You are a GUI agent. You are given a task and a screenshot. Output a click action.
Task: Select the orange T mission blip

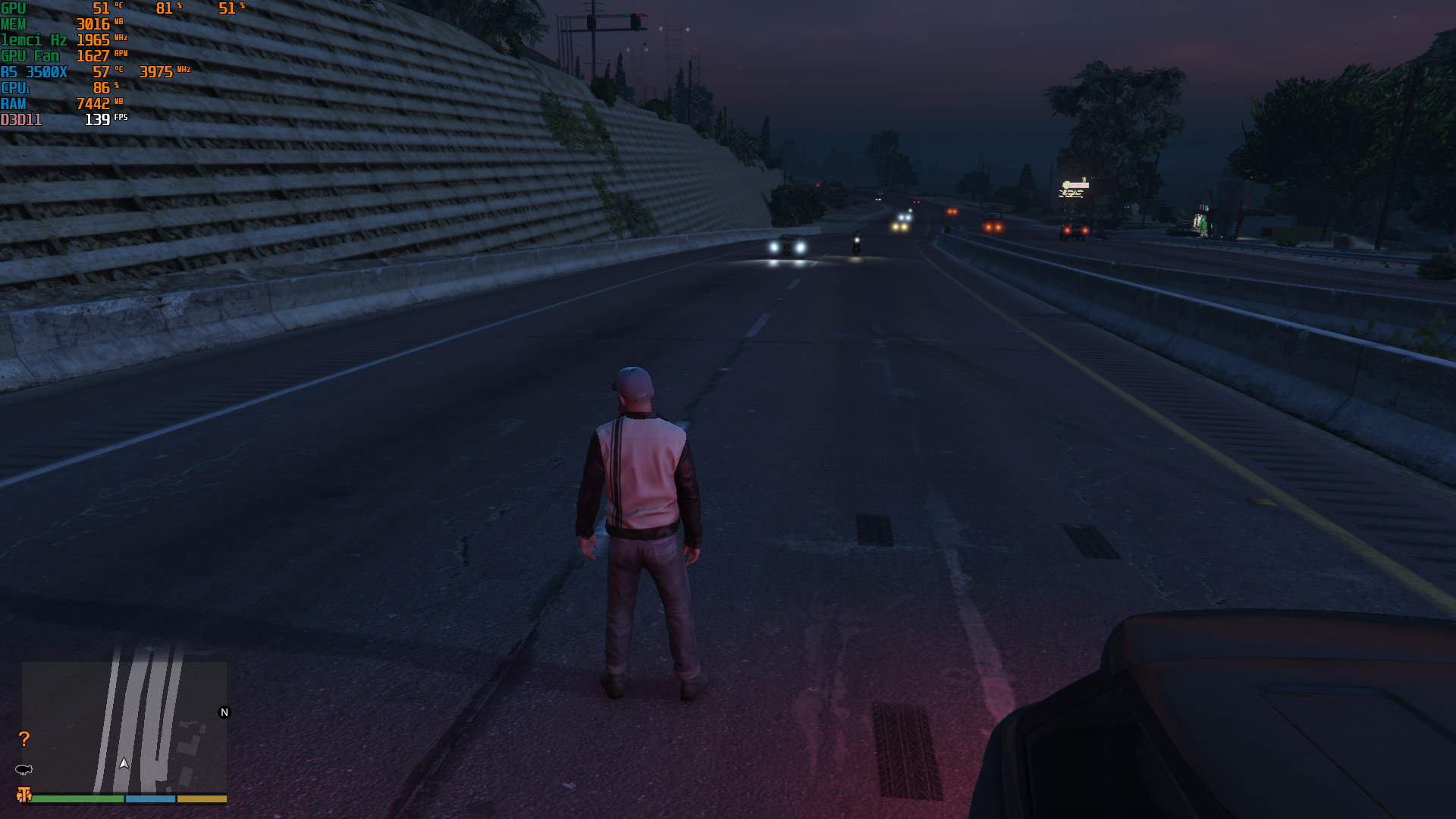[24, 794]
